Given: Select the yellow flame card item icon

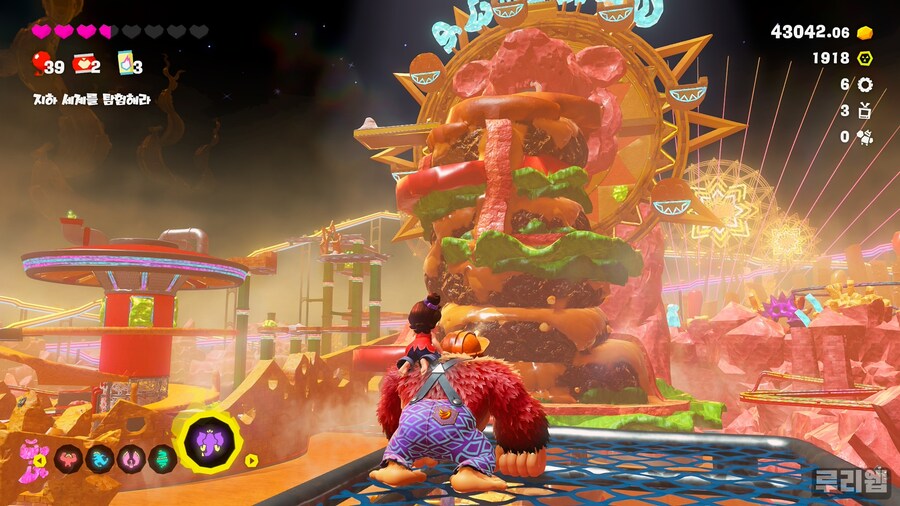Looking at the screenshot, I should click(x=125, y=64).
